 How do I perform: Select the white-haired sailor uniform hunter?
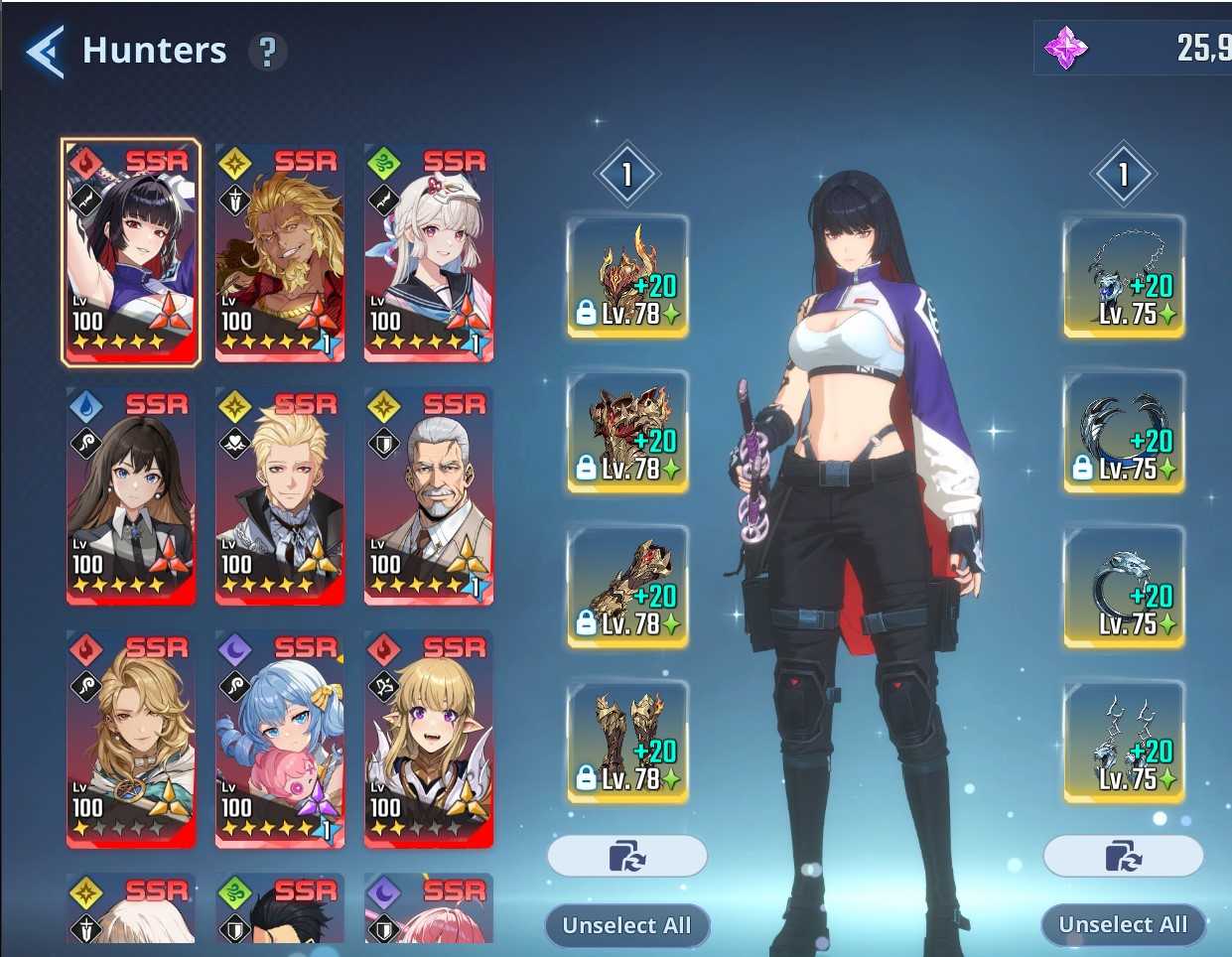point(429,252)
